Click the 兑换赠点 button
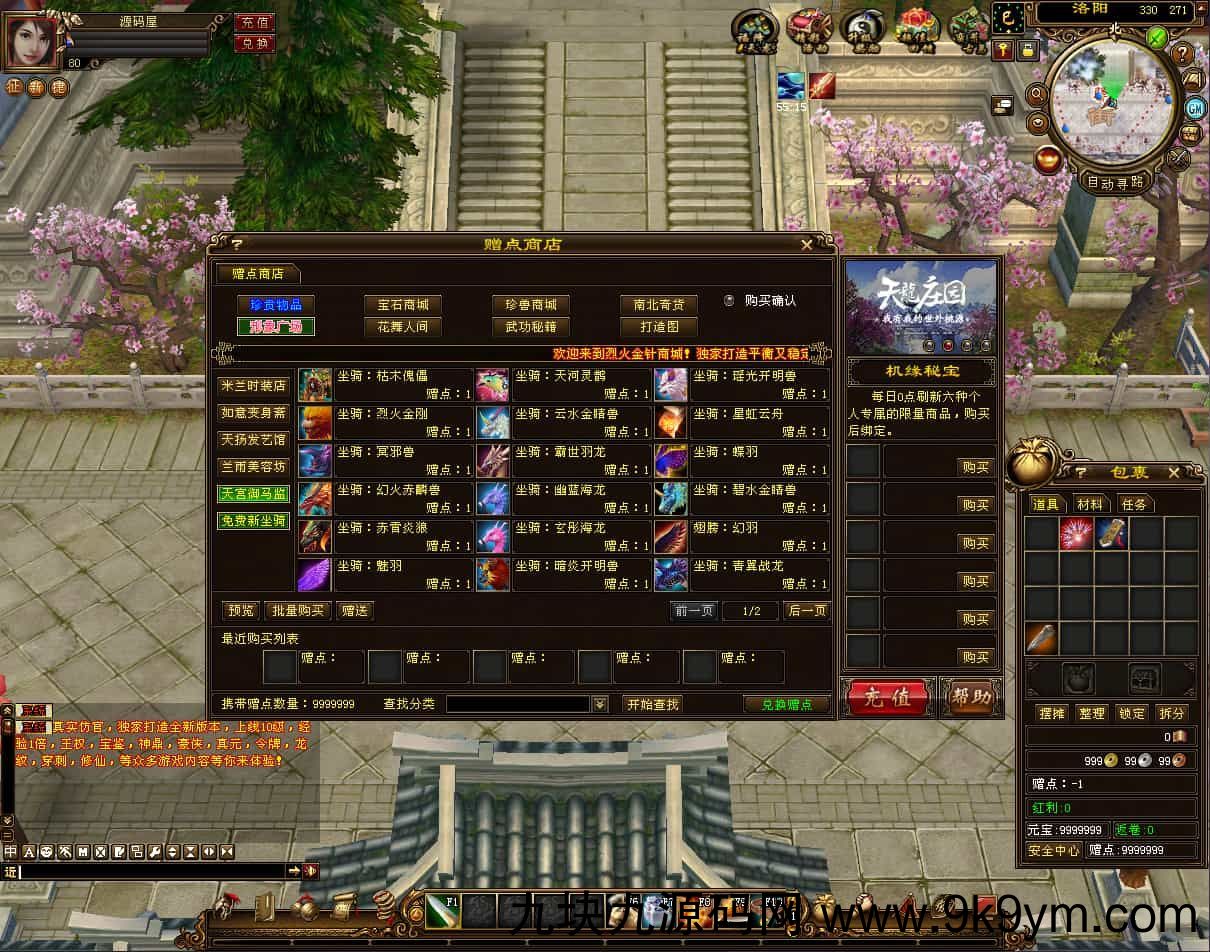 [786, 704]
